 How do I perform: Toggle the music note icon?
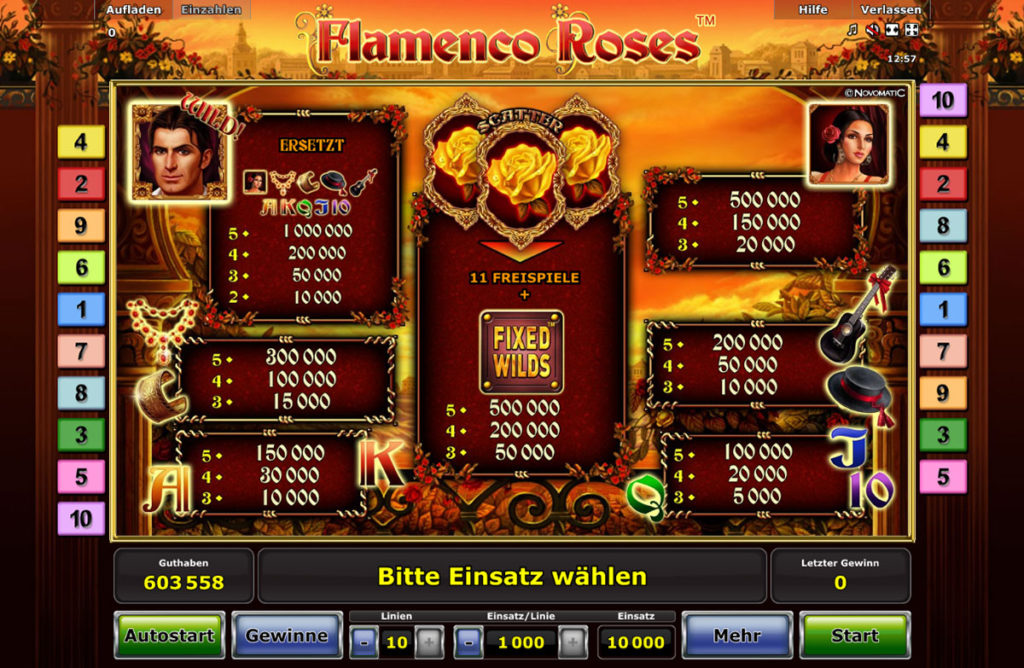click(x=852, y=30)
